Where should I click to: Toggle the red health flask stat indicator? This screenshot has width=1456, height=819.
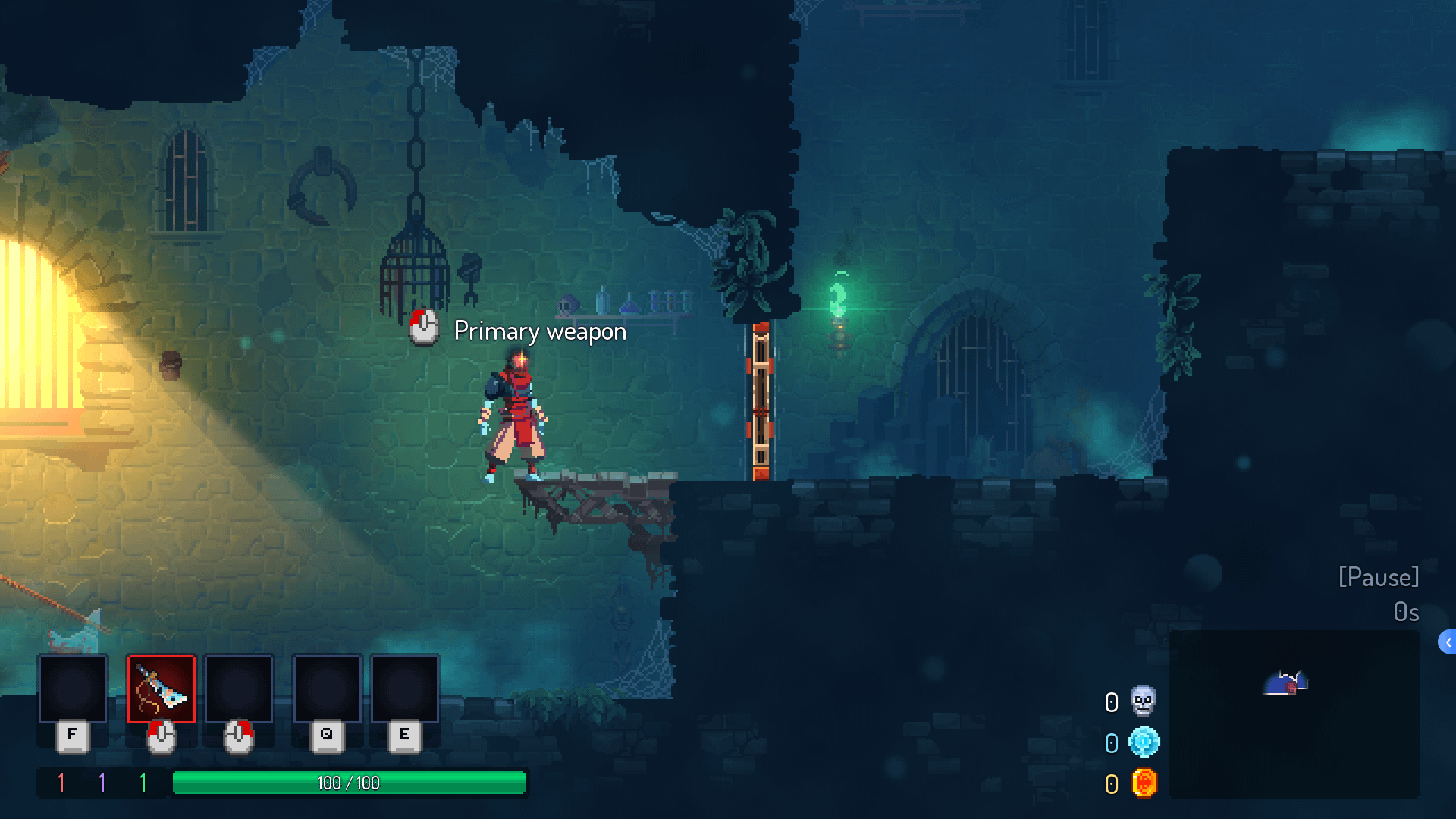(60, 783)
